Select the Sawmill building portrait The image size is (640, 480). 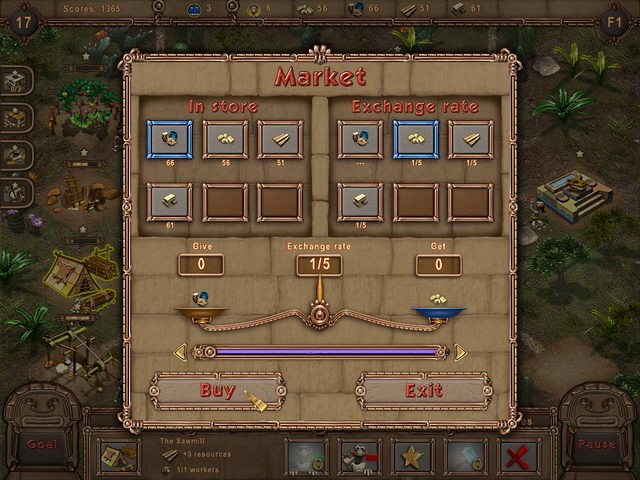pos(119,456)
